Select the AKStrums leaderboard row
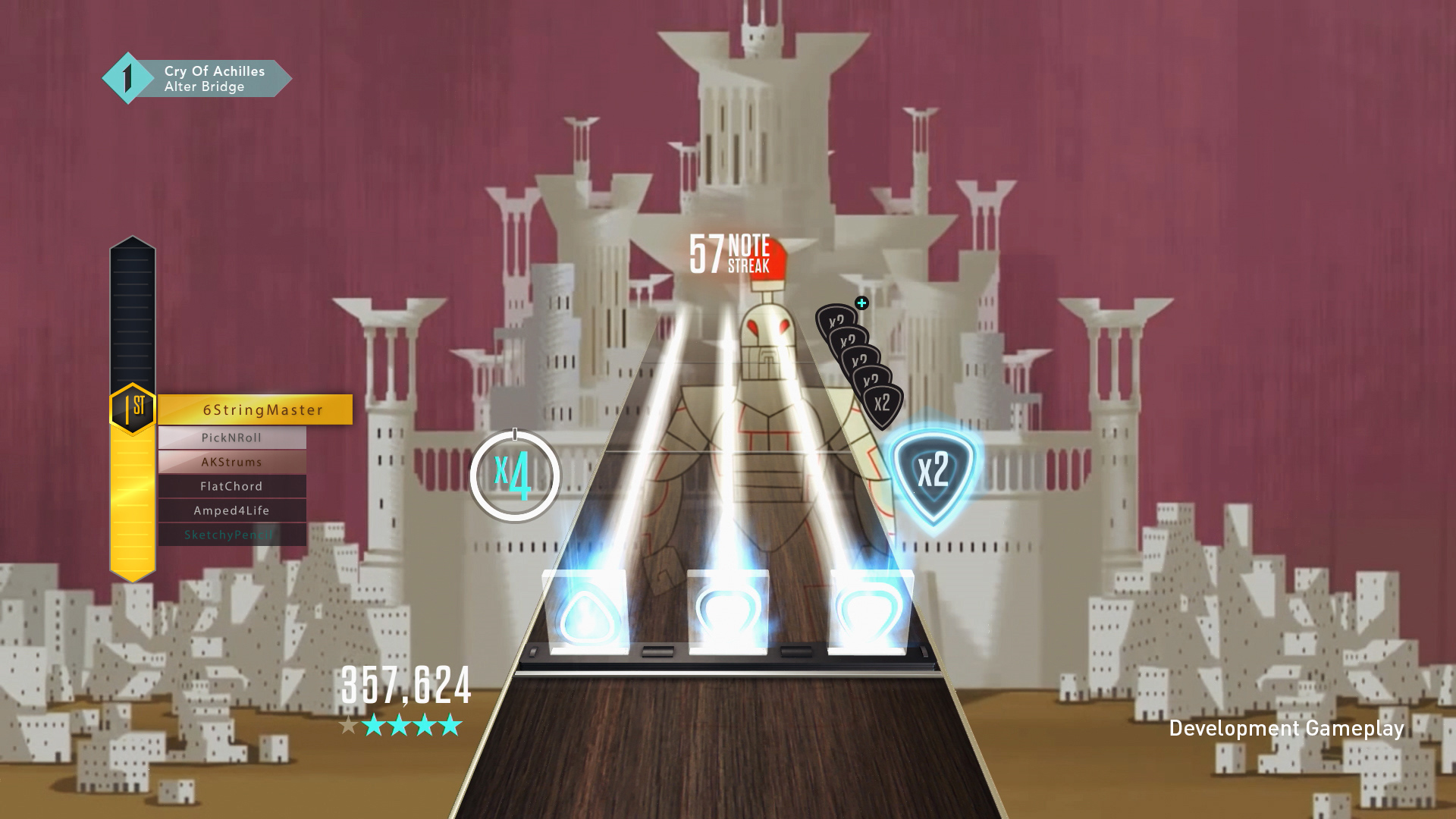1456x819 pixels. click(x=231, y=462)
